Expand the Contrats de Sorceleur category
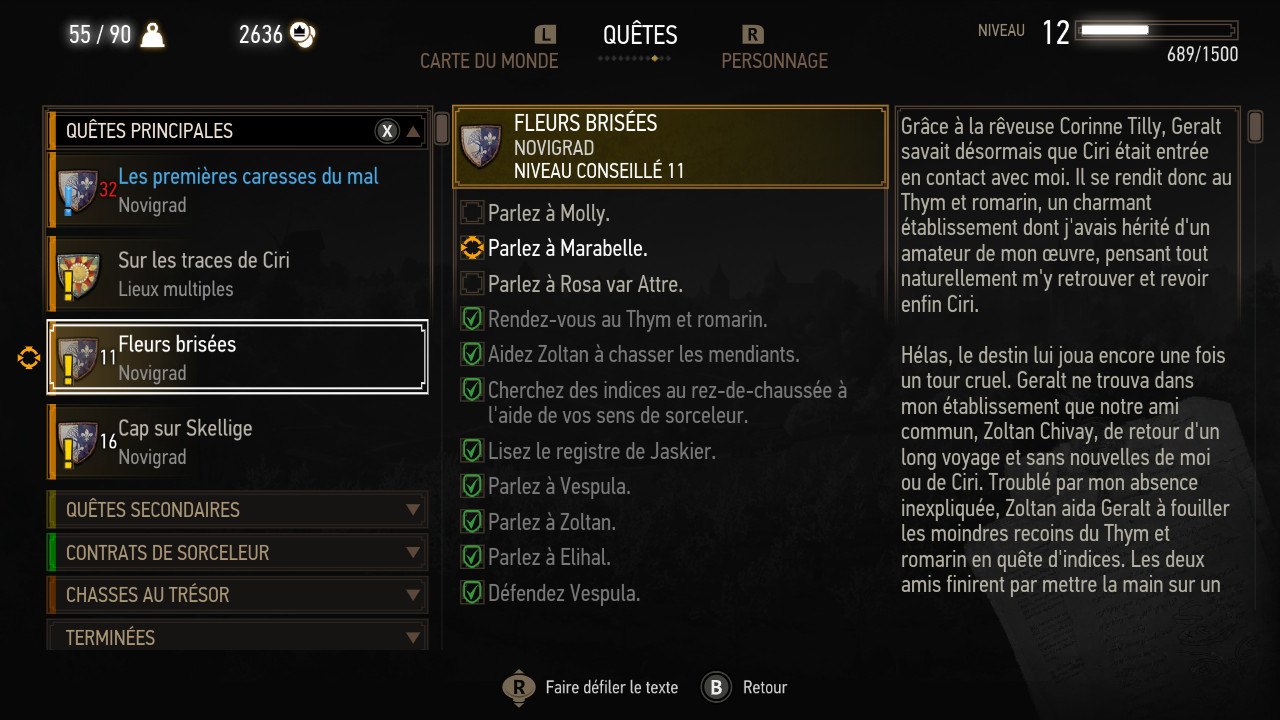The width and height of the screenshot is (1280, 720). [x=238, y=553]
